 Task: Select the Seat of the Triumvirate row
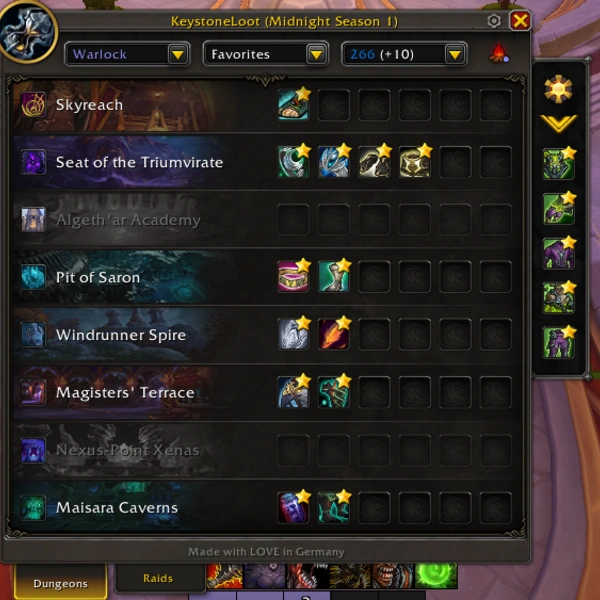139,162
